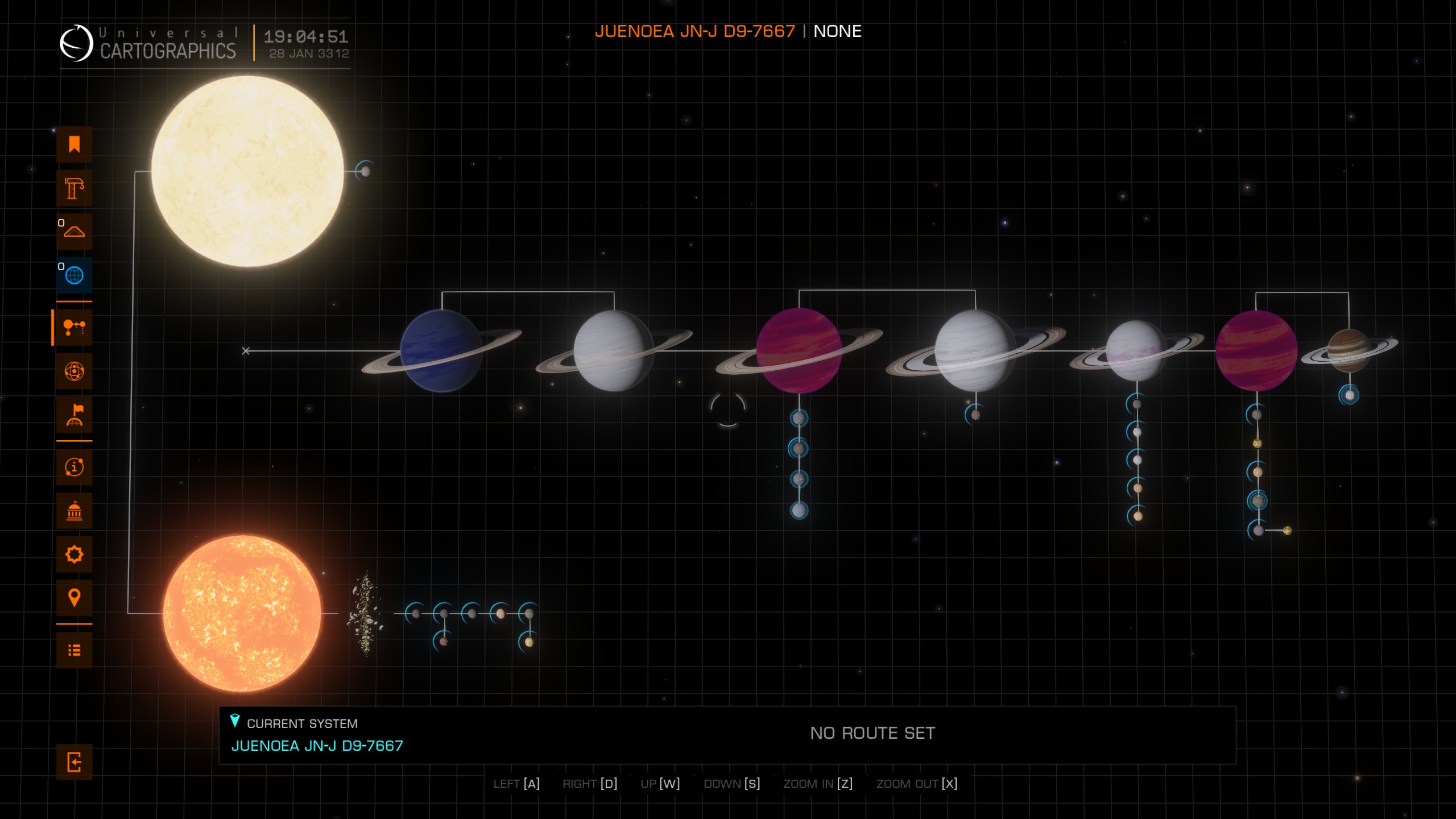Open the orbit globe view icon
Image resolution: width=1456 pixels, height=819 pixels.
click(74, 371)
